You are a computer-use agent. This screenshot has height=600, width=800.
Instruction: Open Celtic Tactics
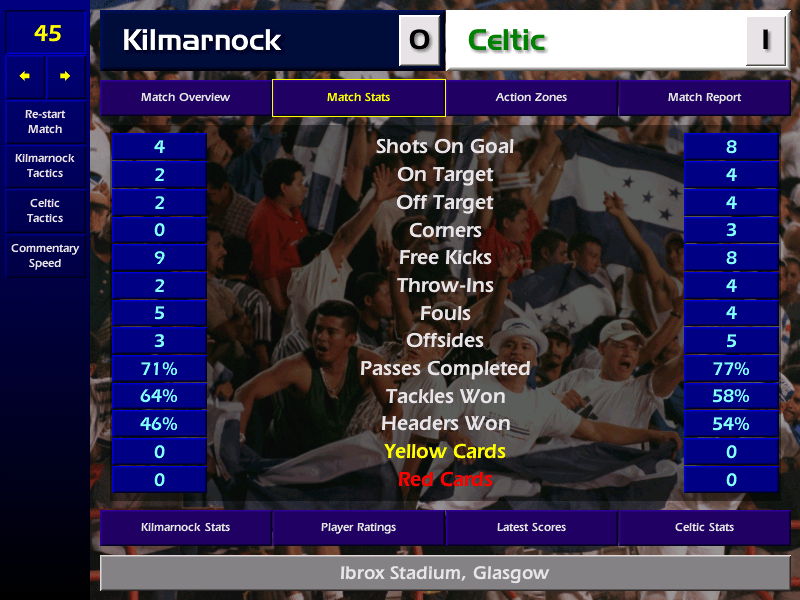[45, 211]
